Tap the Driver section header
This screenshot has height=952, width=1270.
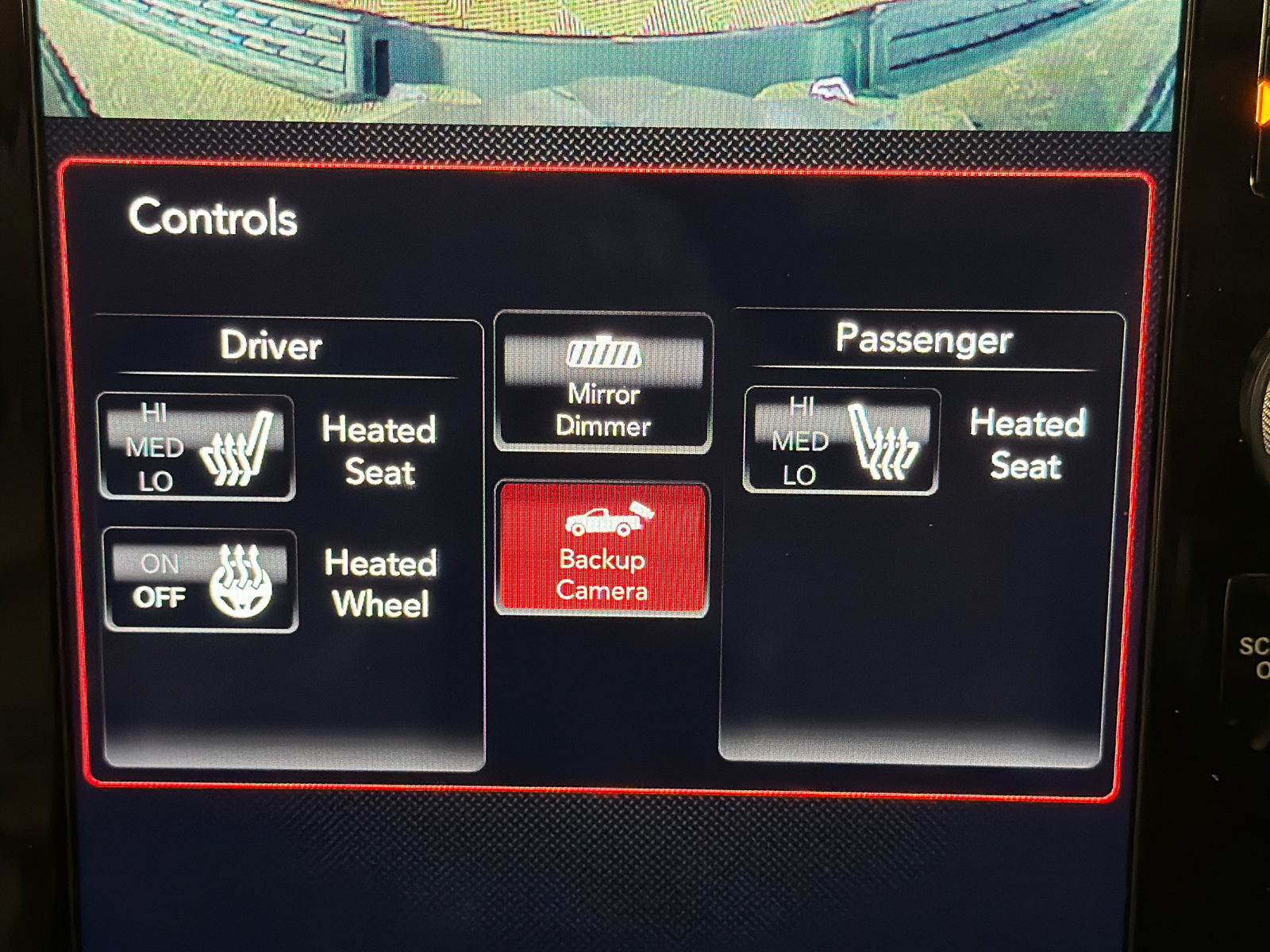tap(272, 346)
